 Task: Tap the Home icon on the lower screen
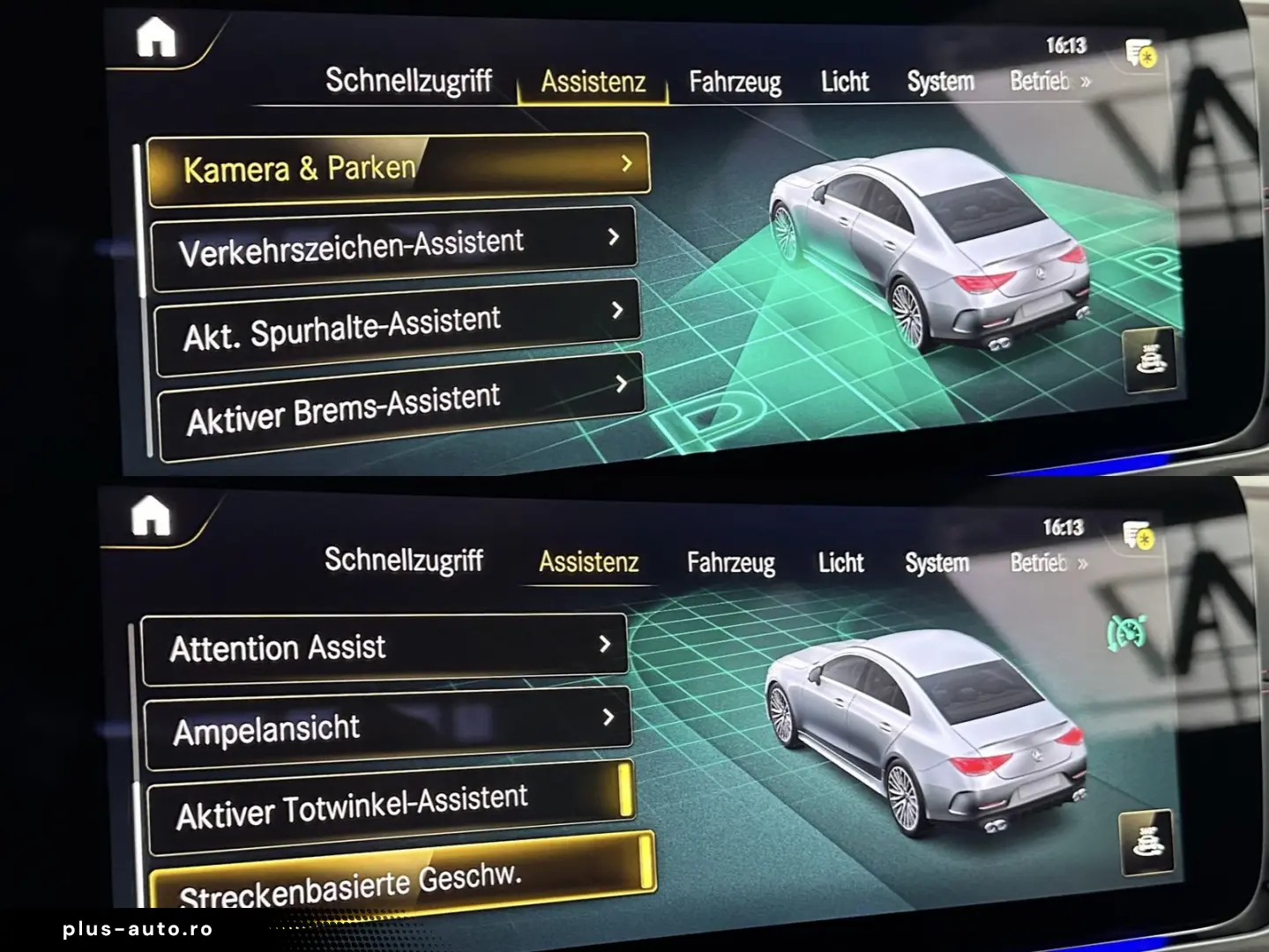(x=153, y=519)
